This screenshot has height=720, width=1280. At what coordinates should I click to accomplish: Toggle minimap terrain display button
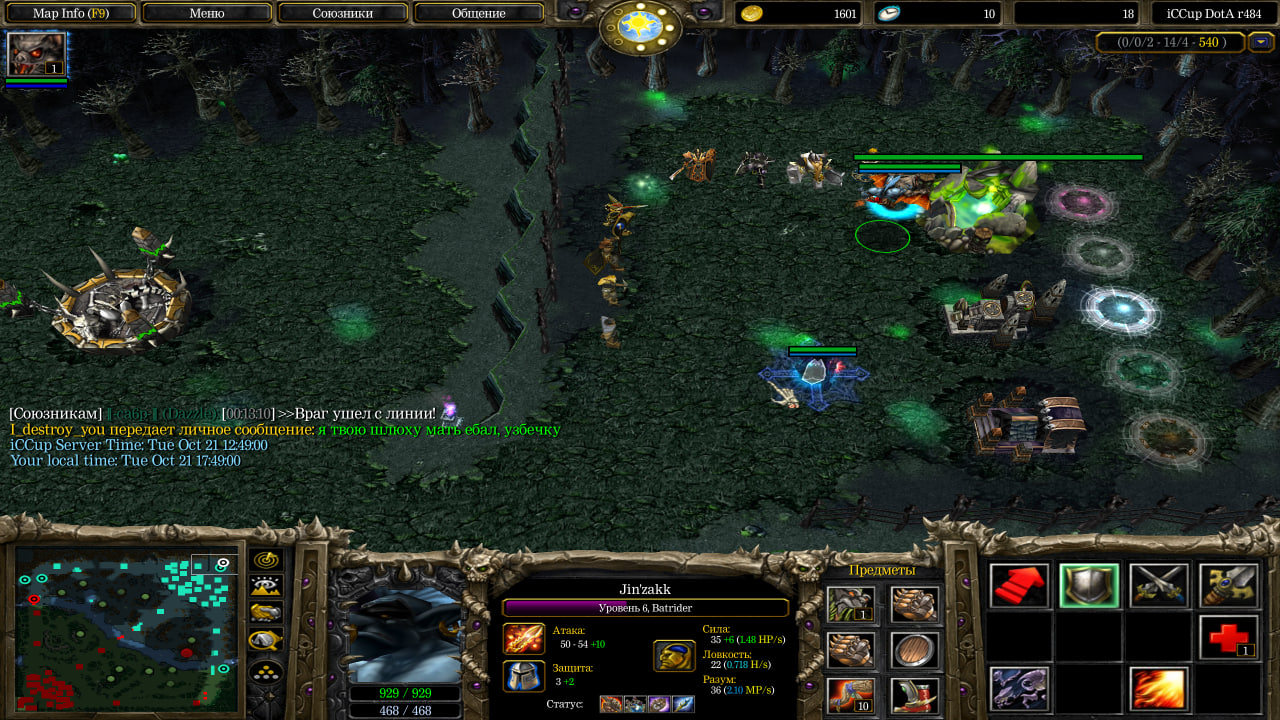266,586
